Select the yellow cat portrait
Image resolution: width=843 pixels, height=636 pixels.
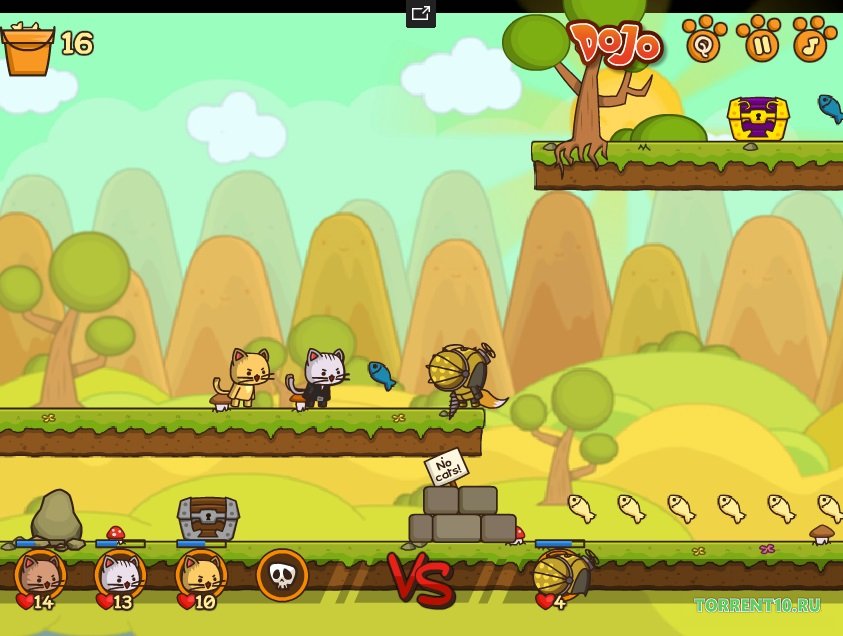click(x=201, y=575)
